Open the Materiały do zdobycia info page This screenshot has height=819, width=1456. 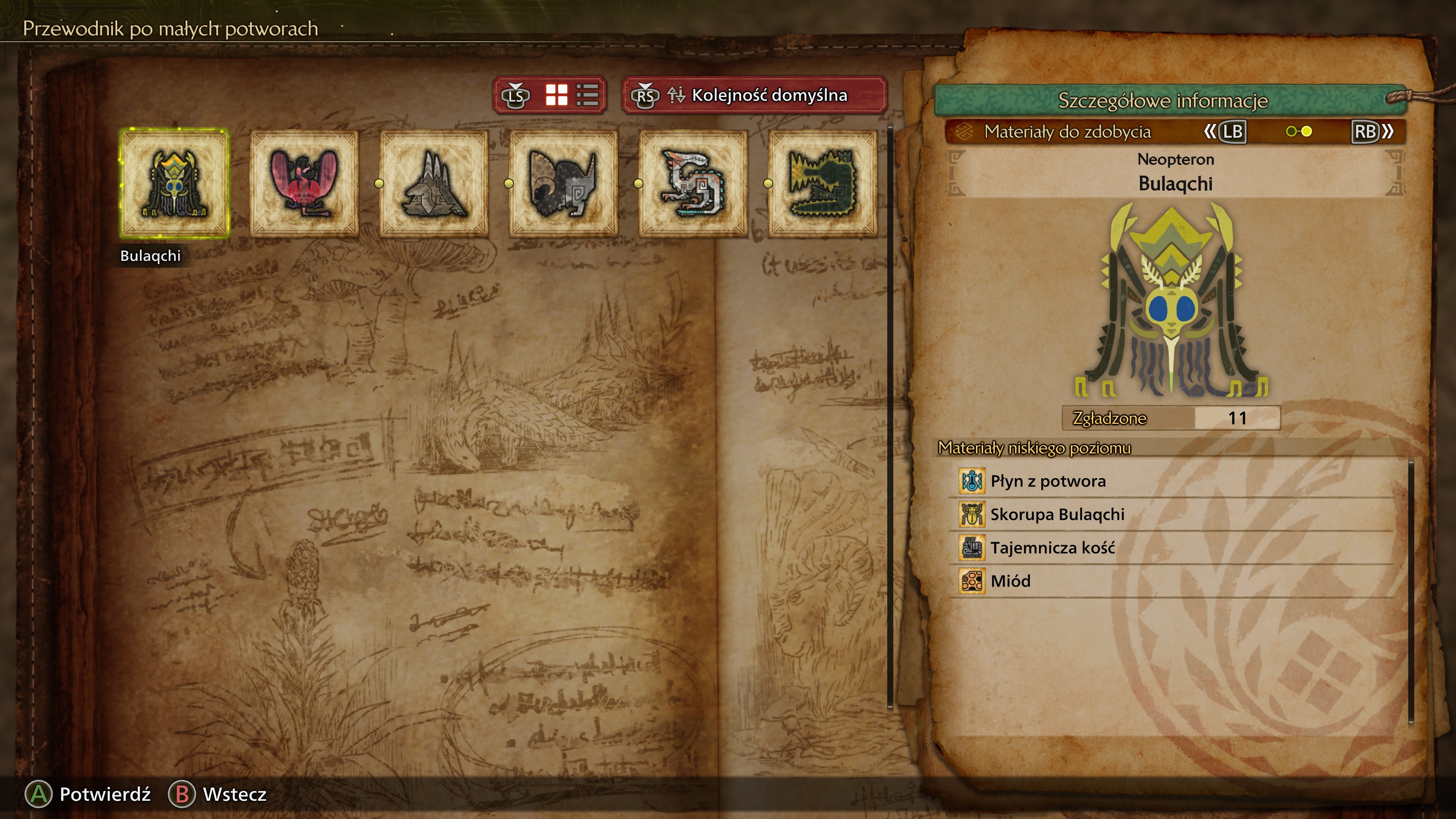(1067, 132)
